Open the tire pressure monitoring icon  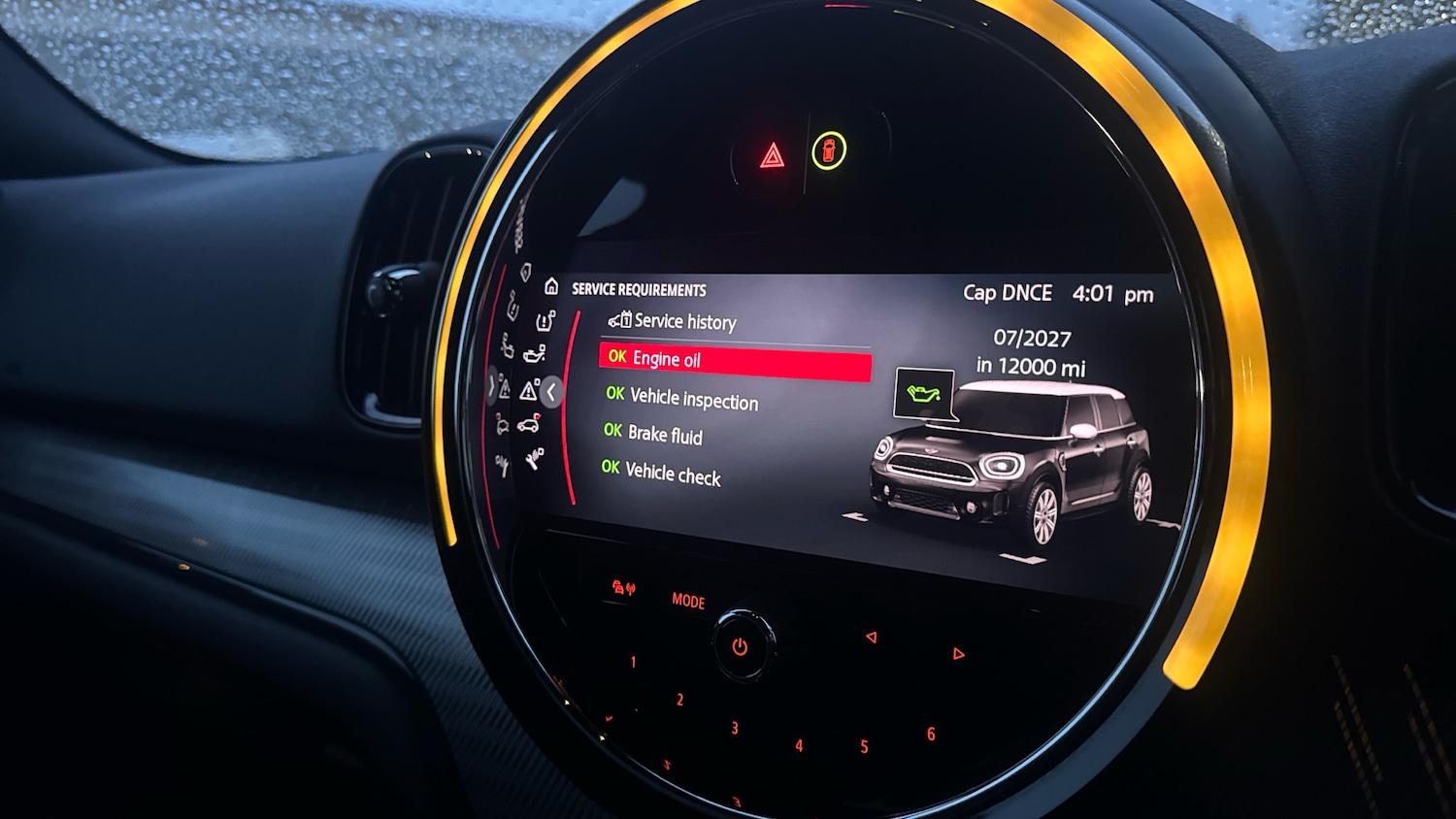point(546,320)
